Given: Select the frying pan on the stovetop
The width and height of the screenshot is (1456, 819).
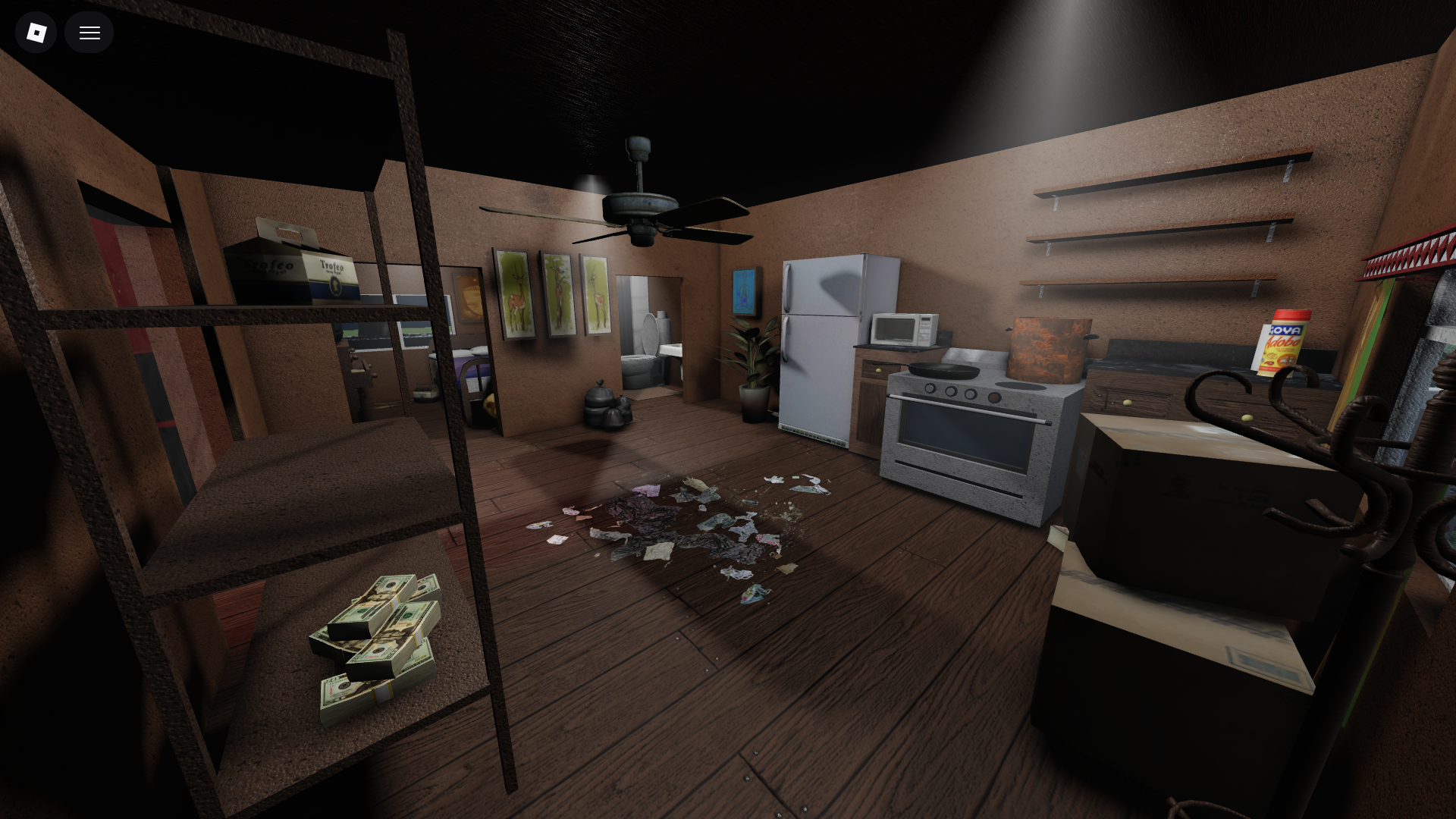Looking at the screenshot, I should coord(945,369).
